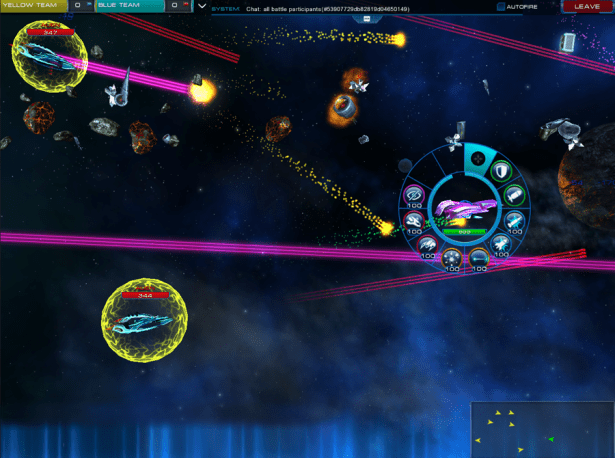Viewport: 615px width, 458px height.
Task: Click the small handle below the chat bar
Action: [x=367, y=18]
